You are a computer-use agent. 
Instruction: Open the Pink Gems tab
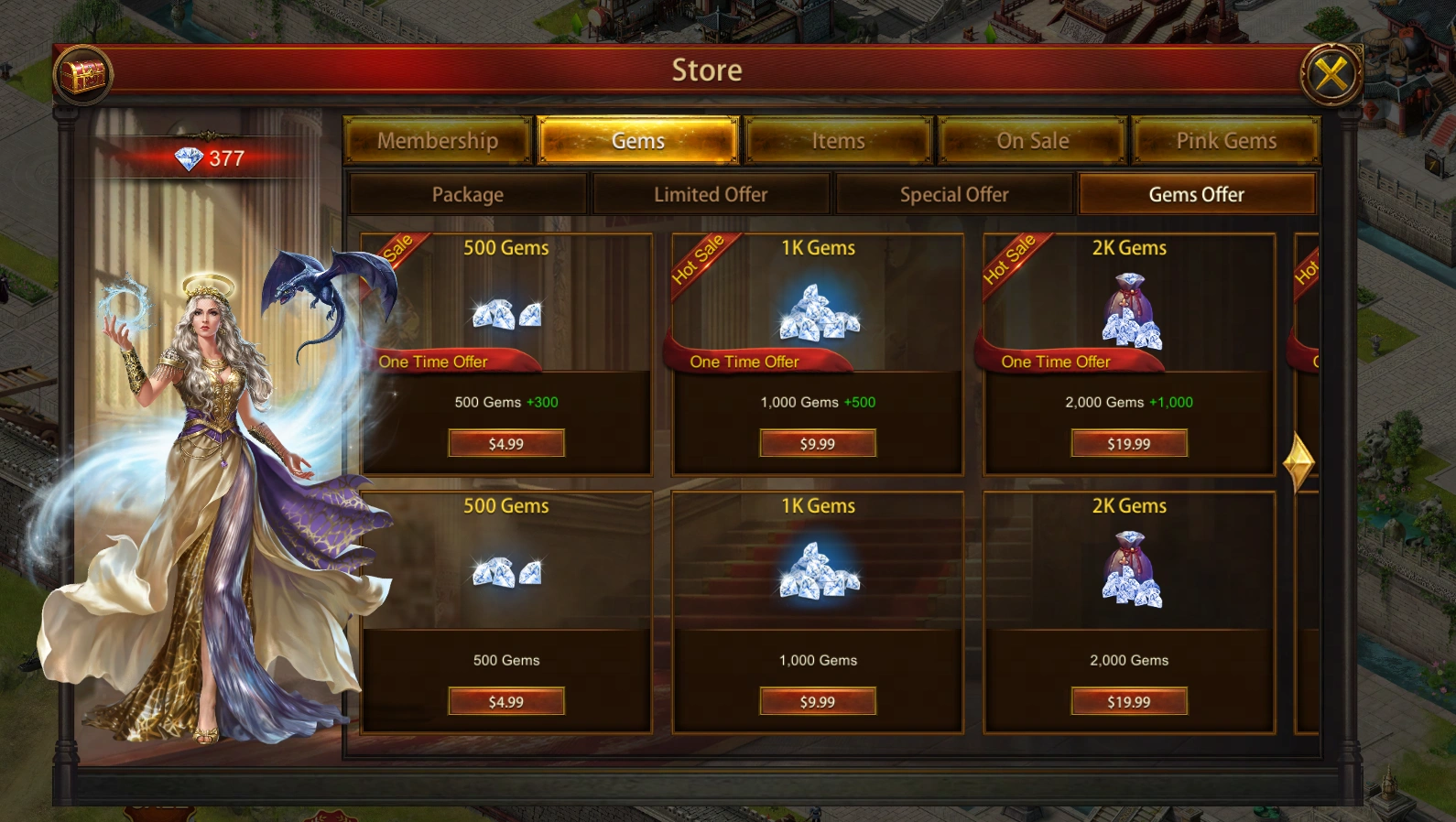[x=1227, y=140]
